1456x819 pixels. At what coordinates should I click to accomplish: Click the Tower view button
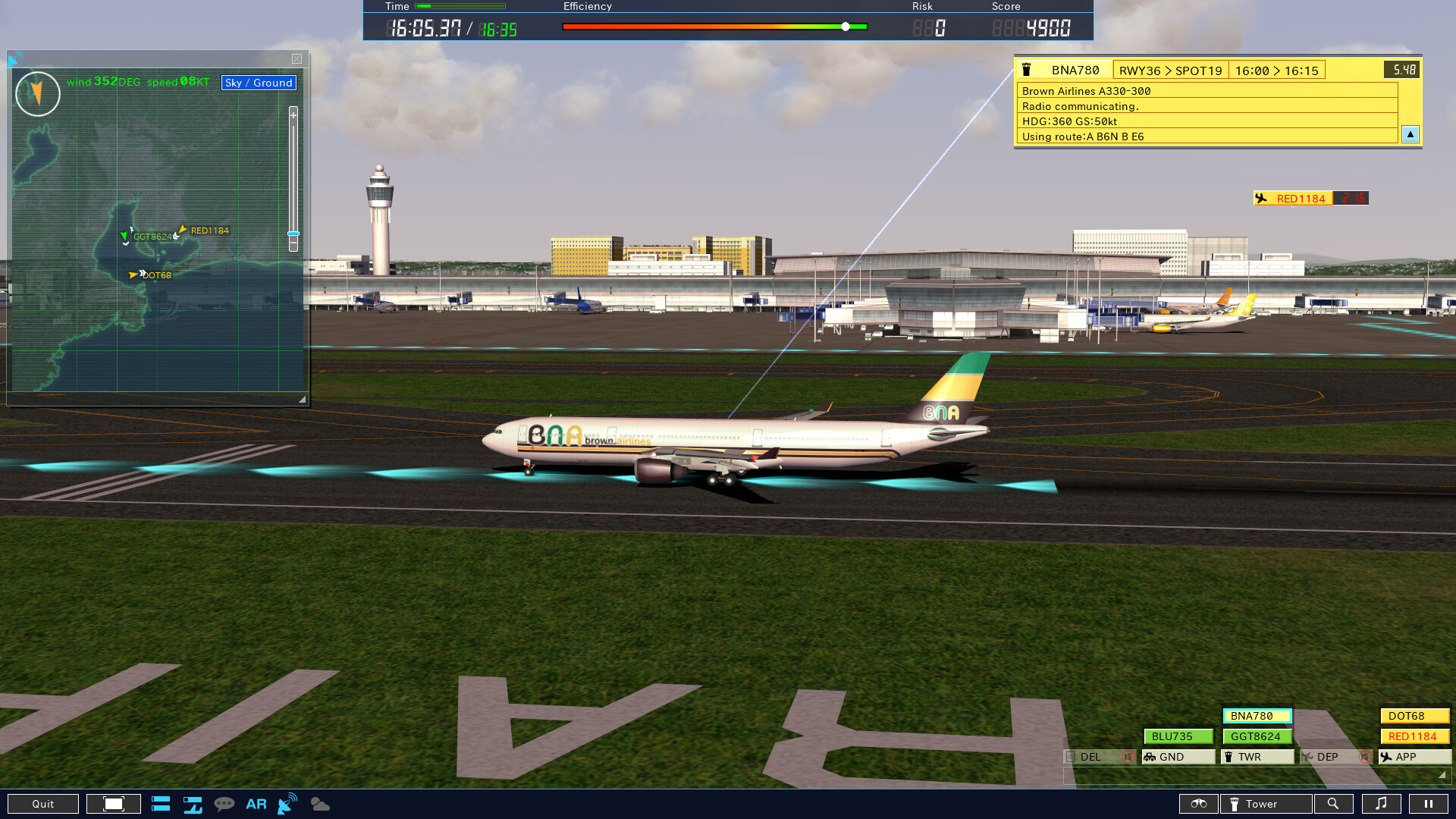tap(1265, 804)
